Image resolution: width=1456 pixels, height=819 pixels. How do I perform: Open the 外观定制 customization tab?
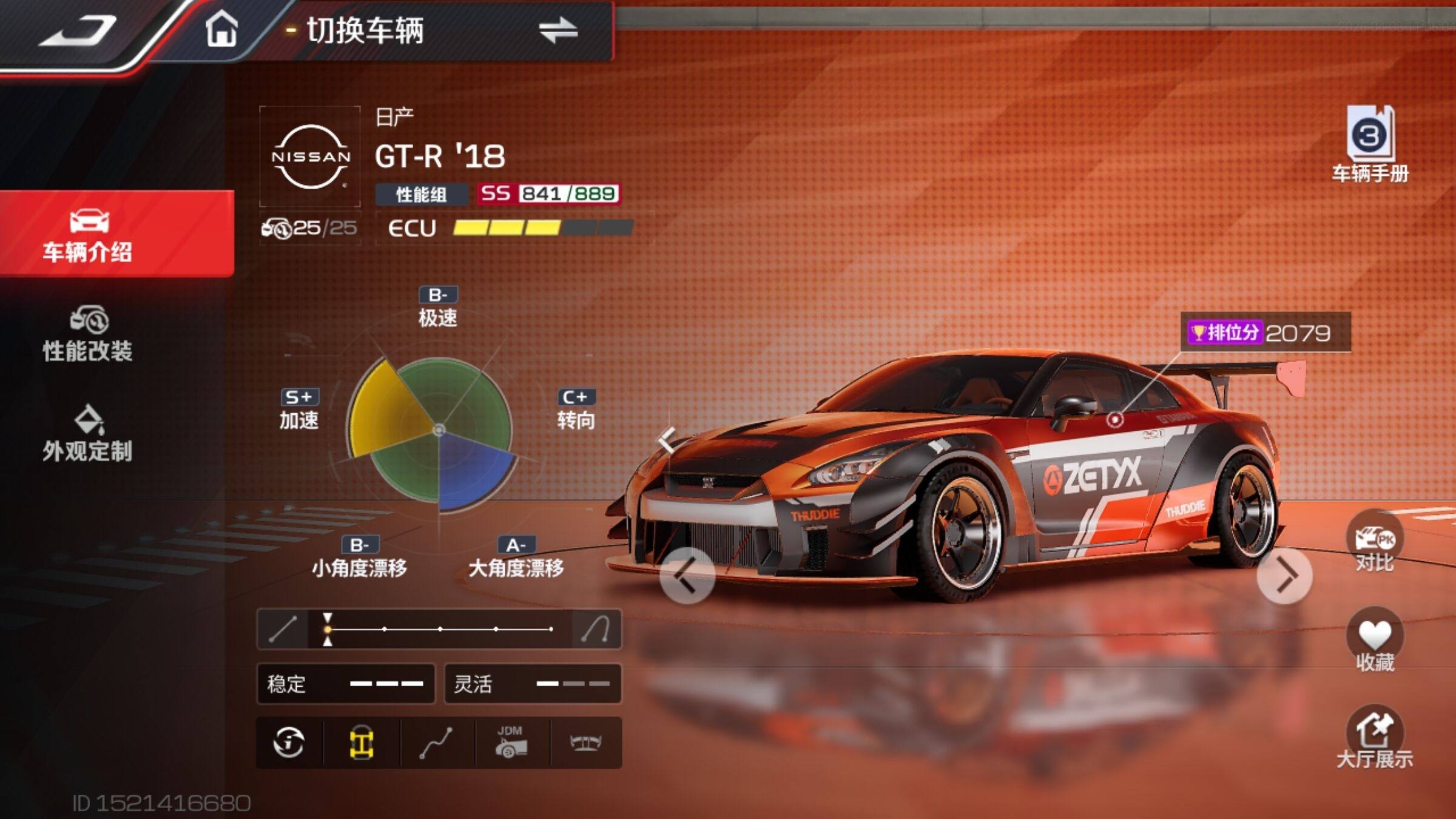coord(88,434)
